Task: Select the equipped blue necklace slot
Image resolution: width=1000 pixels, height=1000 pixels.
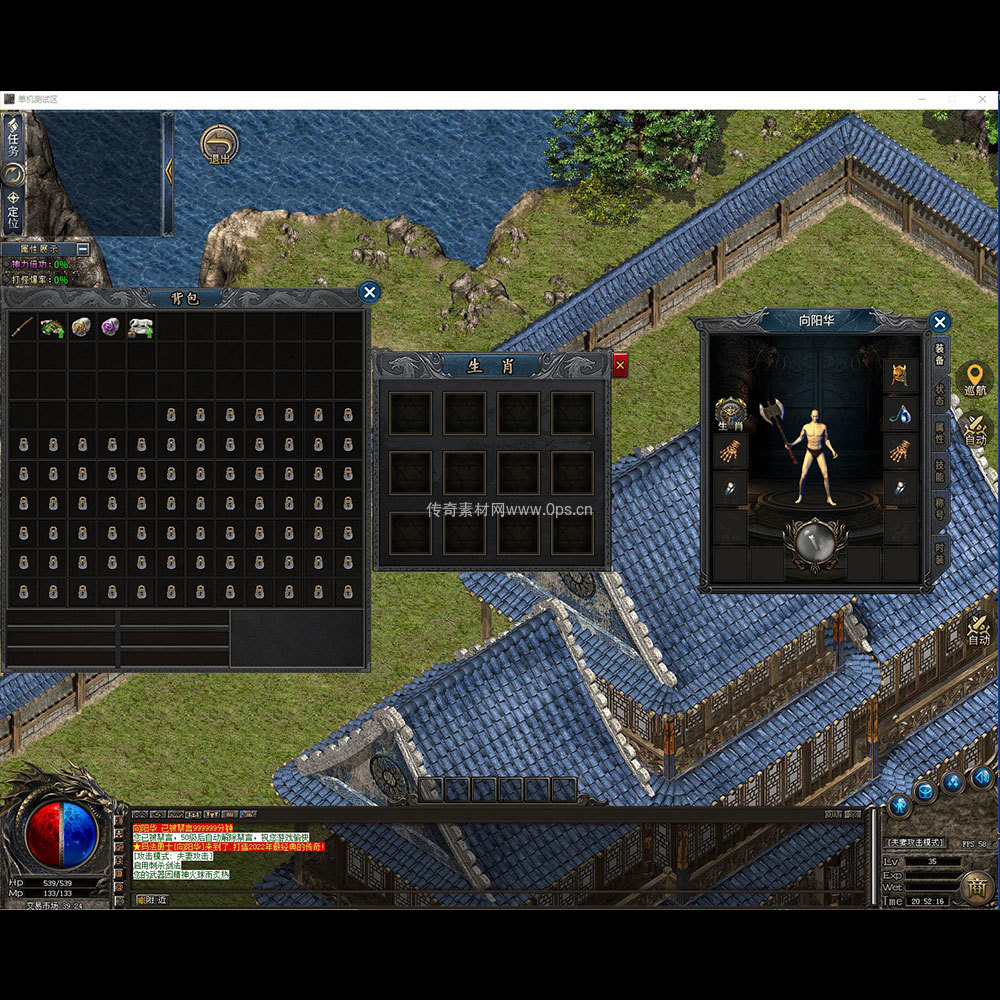Action: tap(900, 413)
